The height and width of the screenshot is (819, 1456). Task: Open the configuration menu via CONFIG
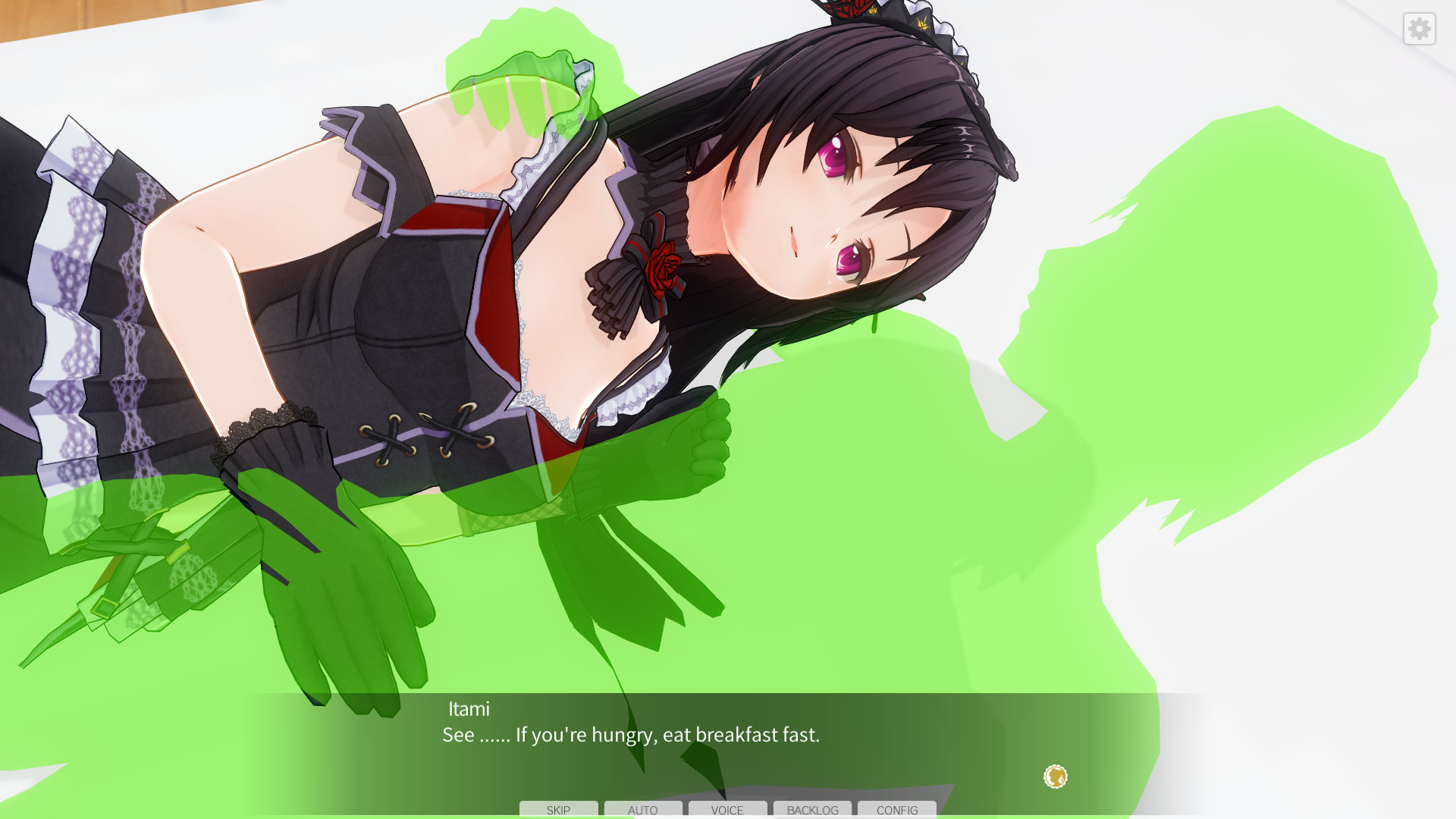coord(896,810)
